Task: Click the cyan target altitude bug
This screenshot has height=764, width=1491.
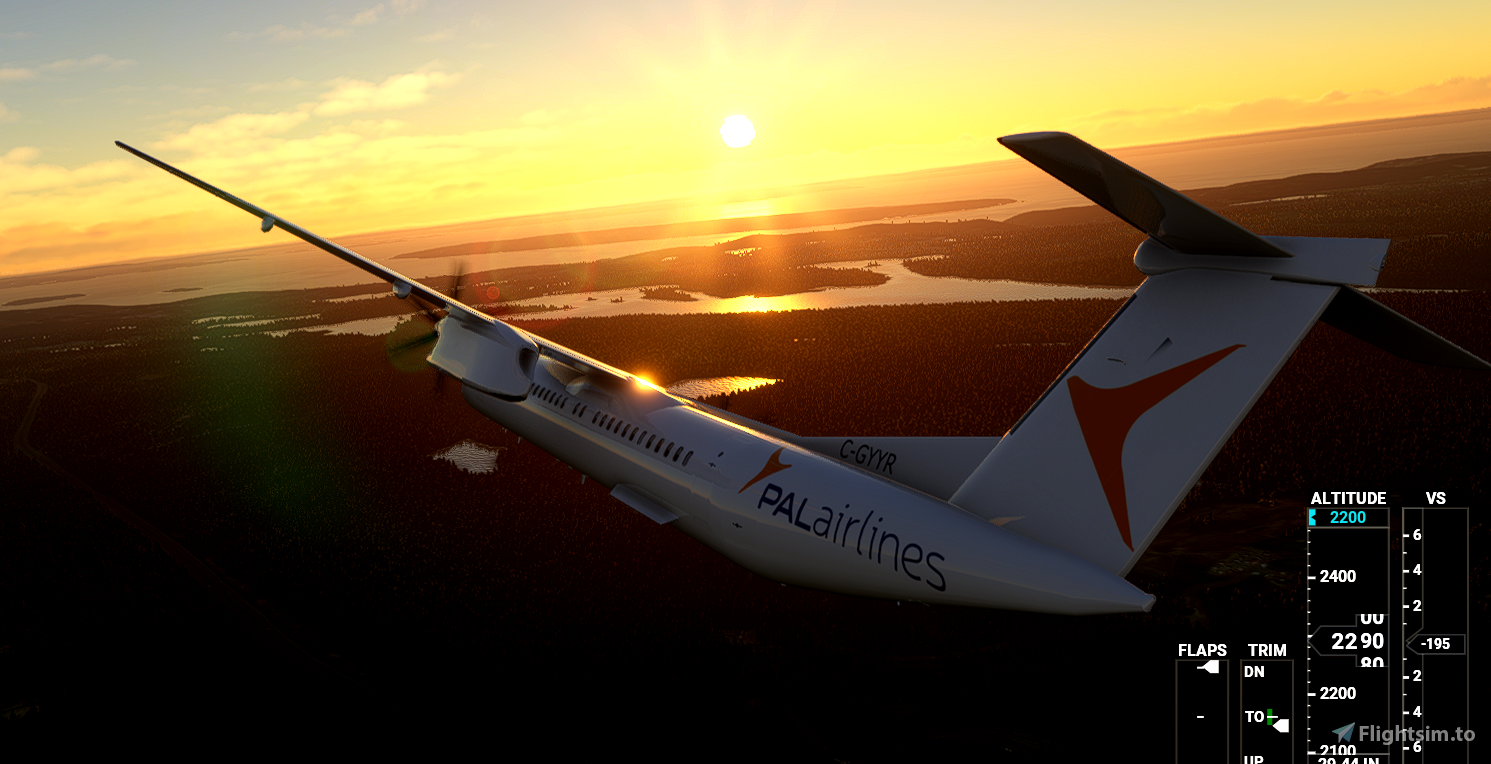Action: (x=1313, y=516)
